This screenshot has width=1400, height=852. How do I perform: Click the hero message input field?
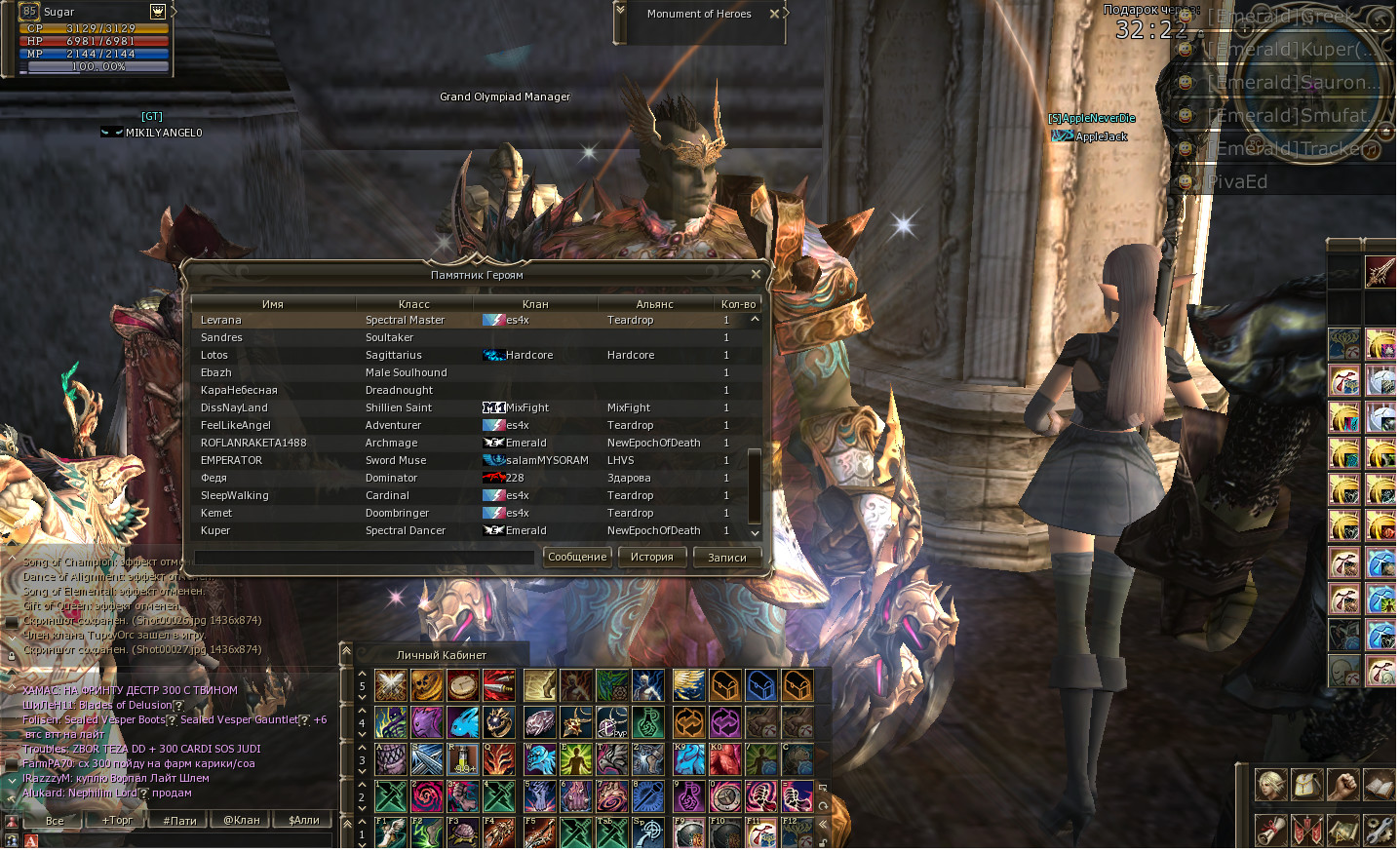[x=364, y=558]
